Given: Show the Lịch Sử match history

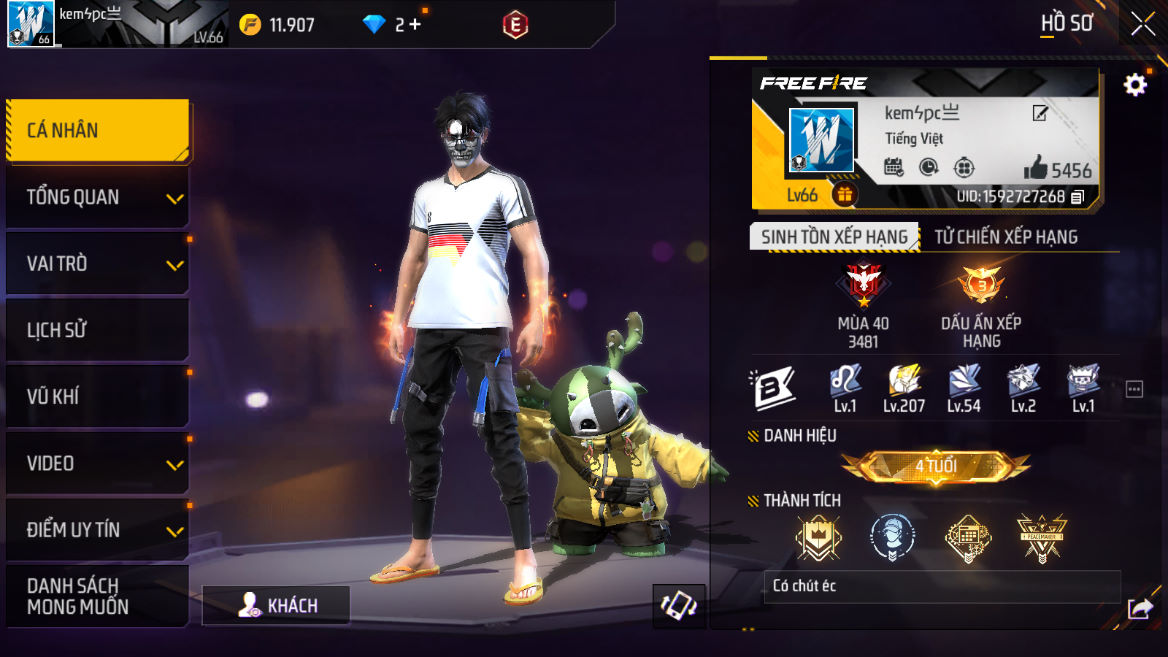Looking at the screenshot, I should 97,330.
